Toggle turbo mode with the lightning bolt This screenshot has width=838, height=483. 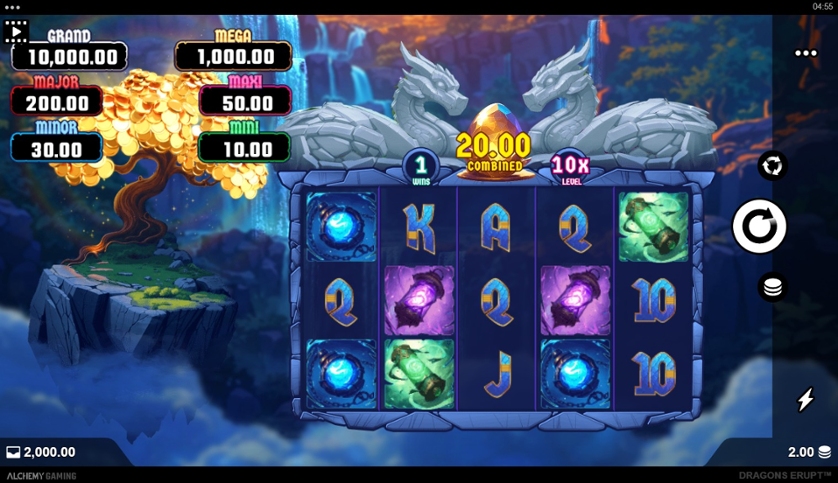(x=805, y=400)
